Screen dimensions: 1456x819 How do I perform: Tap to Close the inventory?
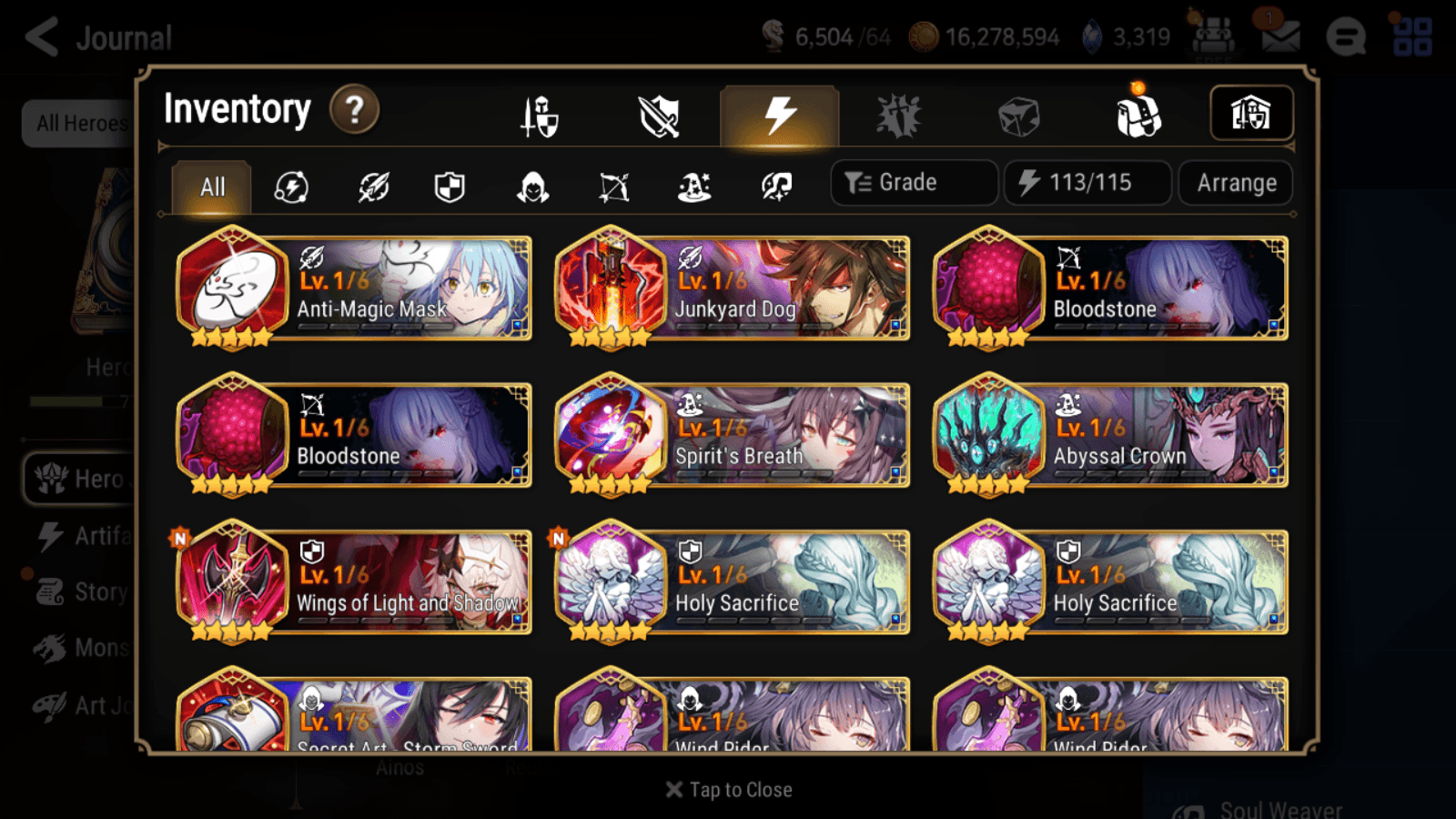click(x=727, y=789)
